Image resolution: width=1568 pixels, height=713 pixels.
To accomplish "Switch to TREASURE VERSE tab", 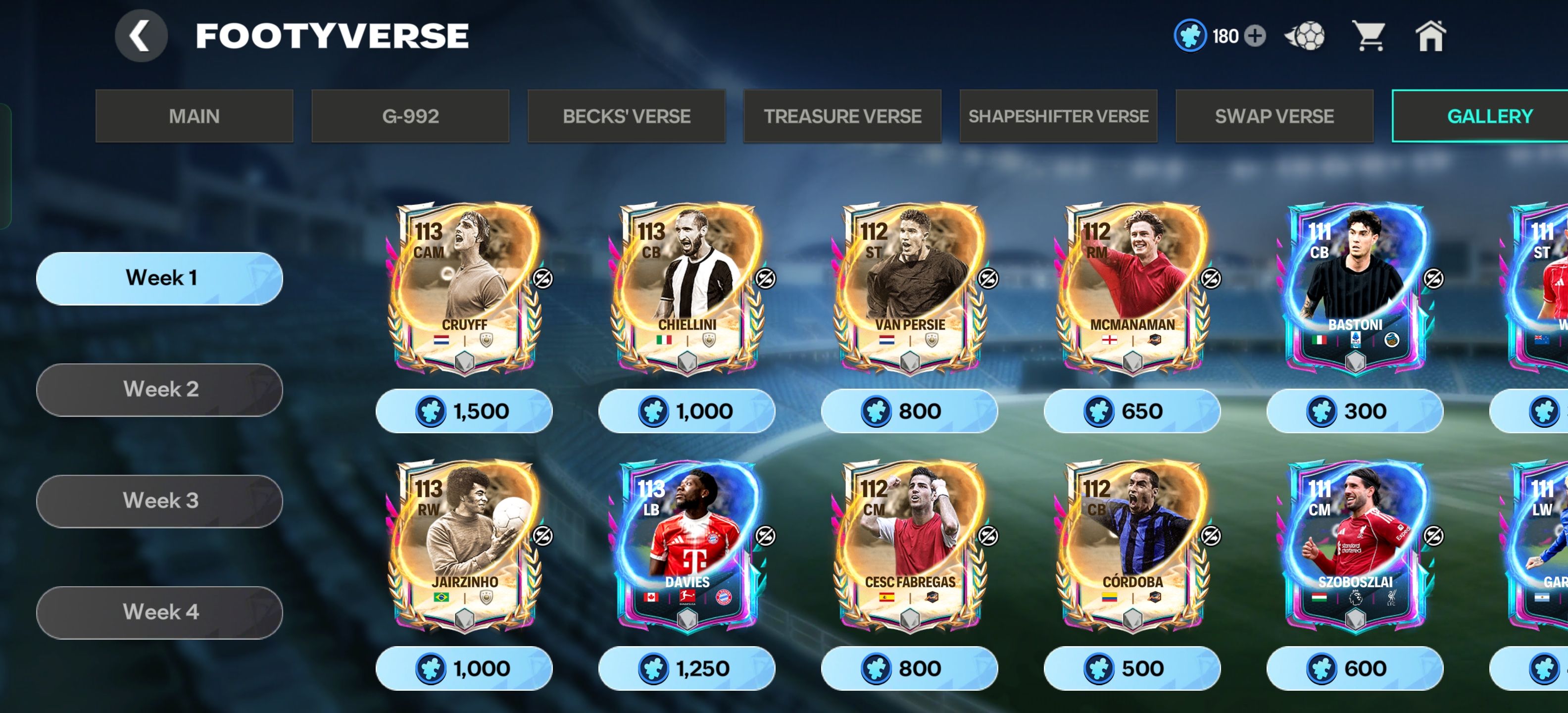I will (842, 116).
